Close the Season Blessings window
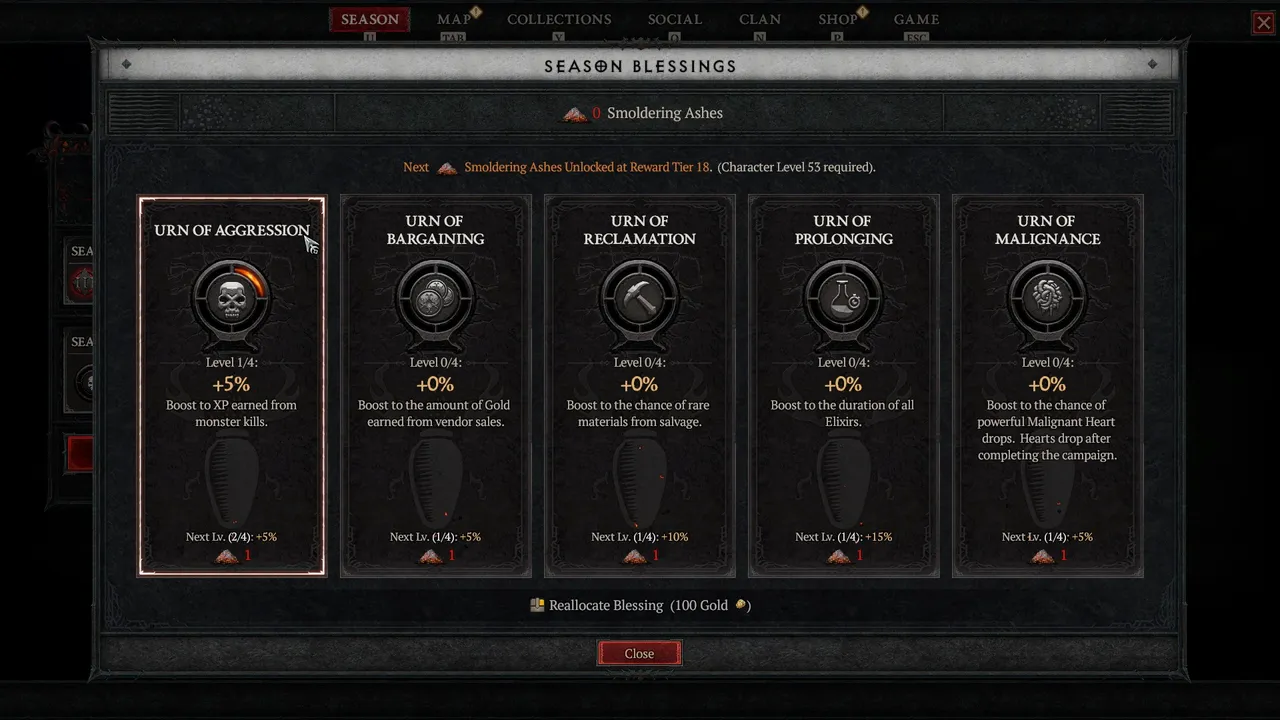 [639, 653]
